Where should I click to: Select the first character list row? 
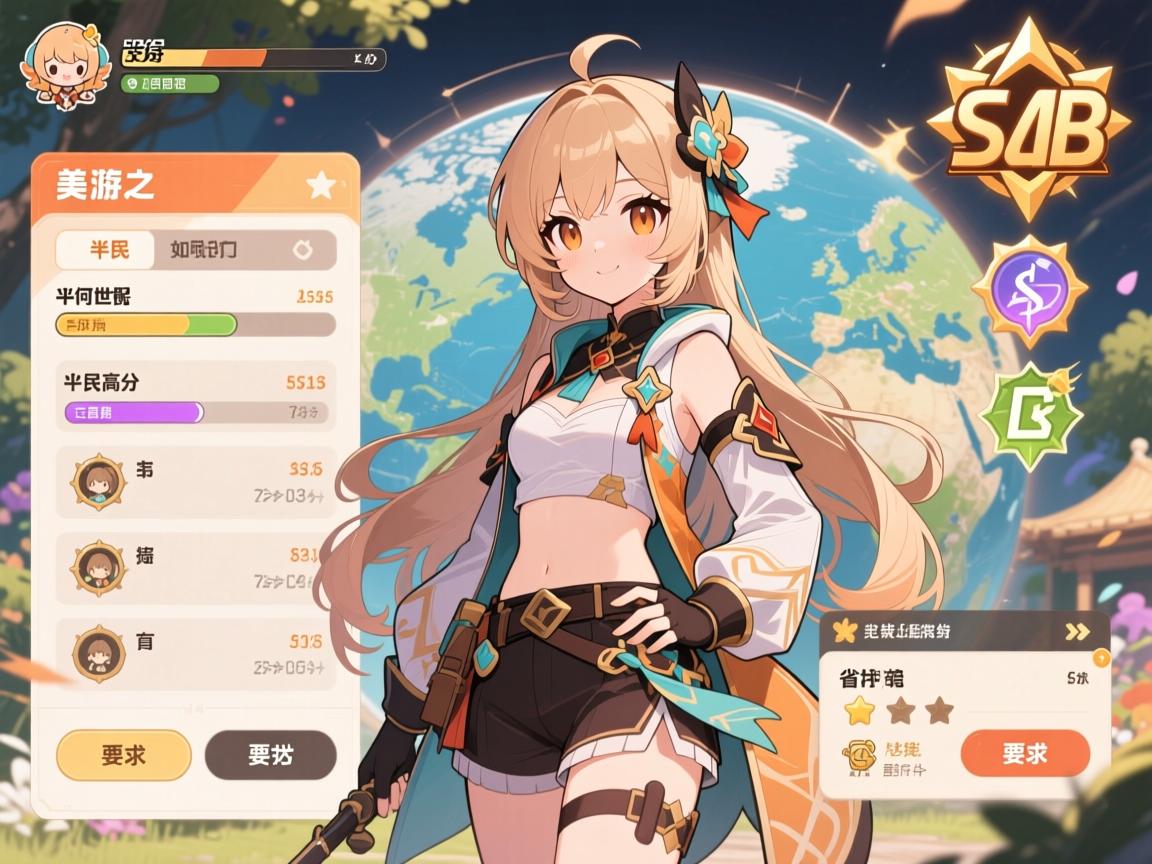point(196,482)
